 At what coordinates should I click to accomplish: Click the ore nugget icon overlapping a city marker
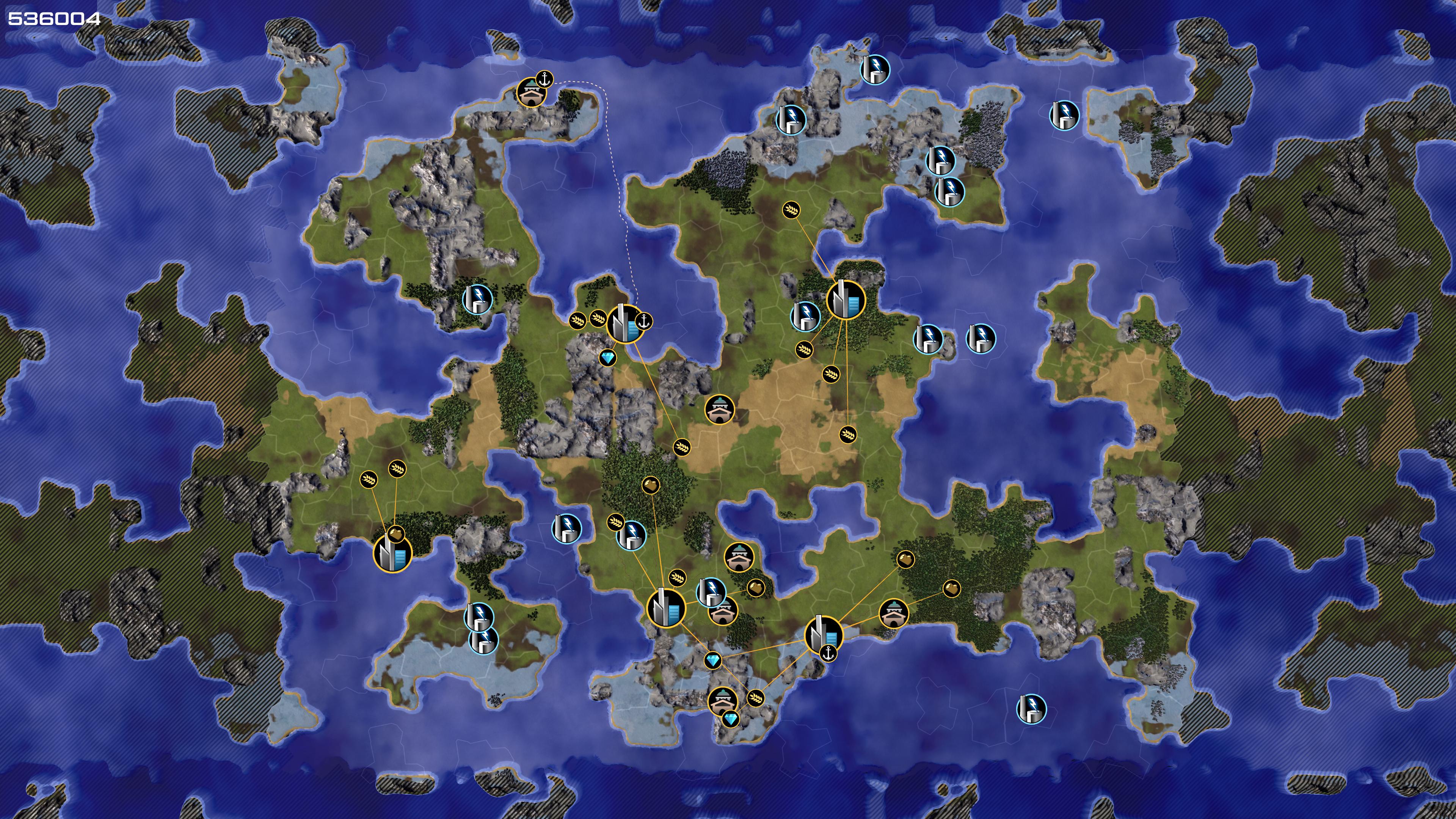[395, 533]
